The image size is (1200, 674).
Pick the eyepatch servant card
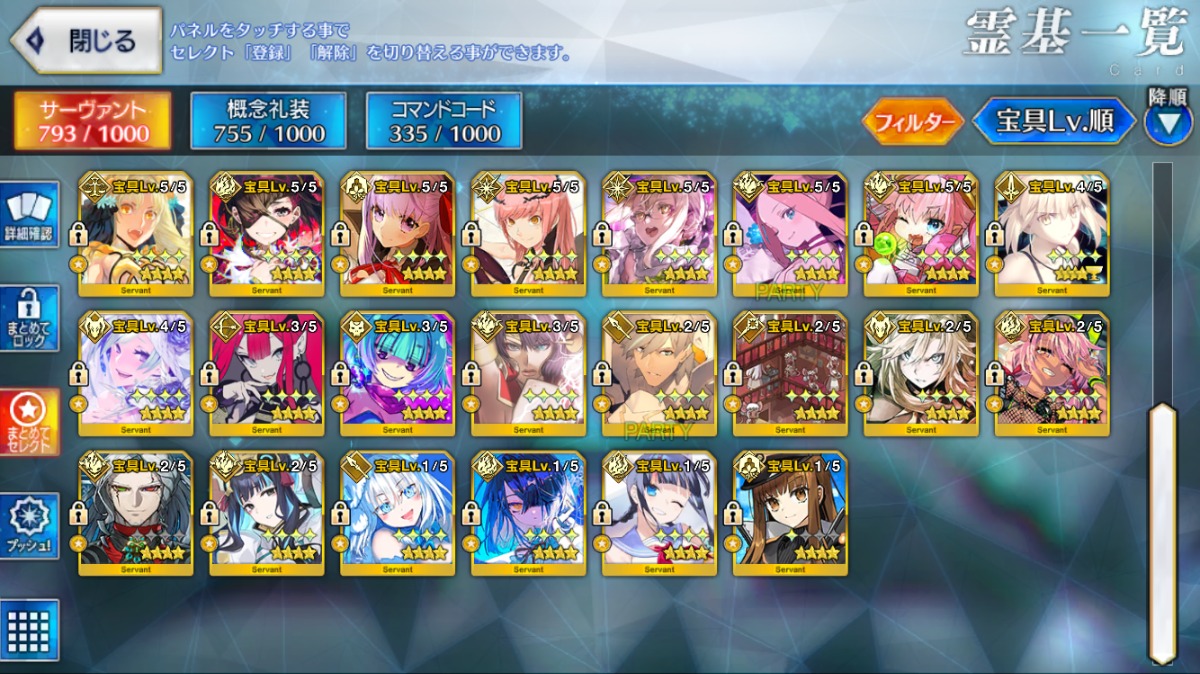[x=267, y=234]
